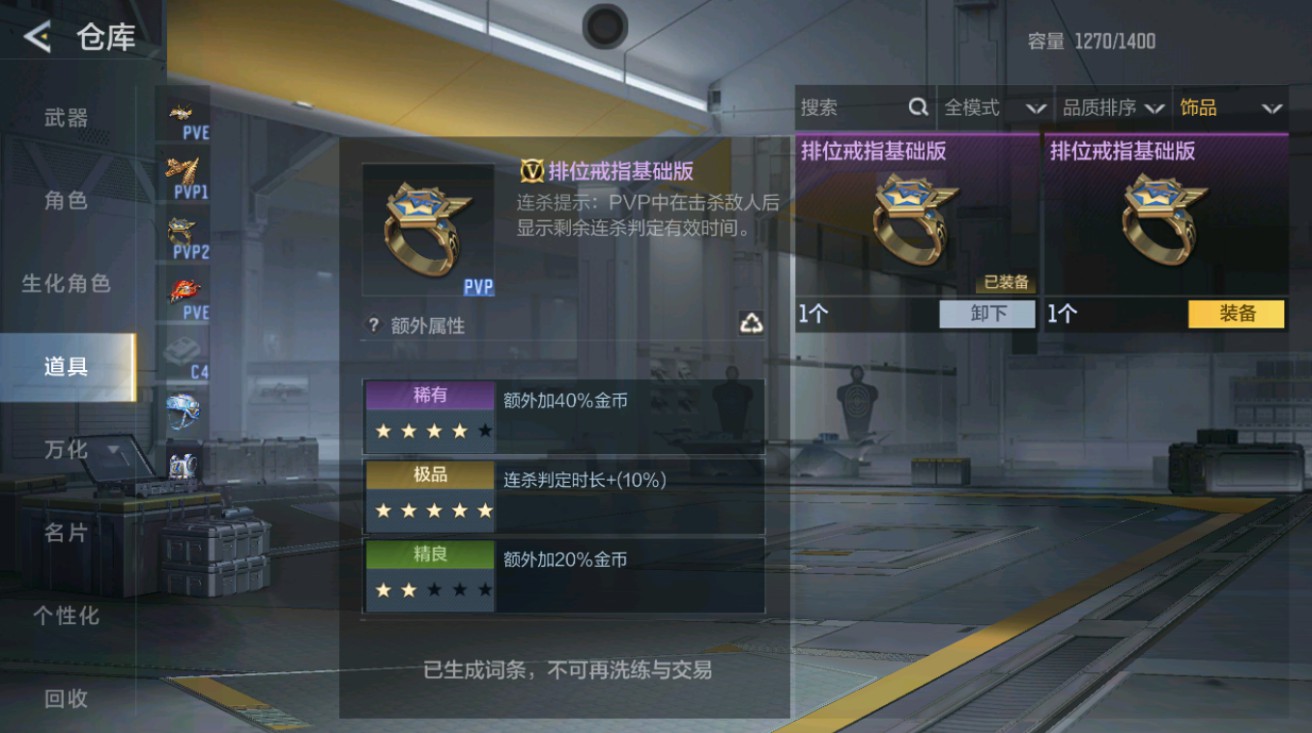Select the PVE badge item at list top
Image resolution: width=1312 pixels, height=733 pixels.
[x=180, y=110]
